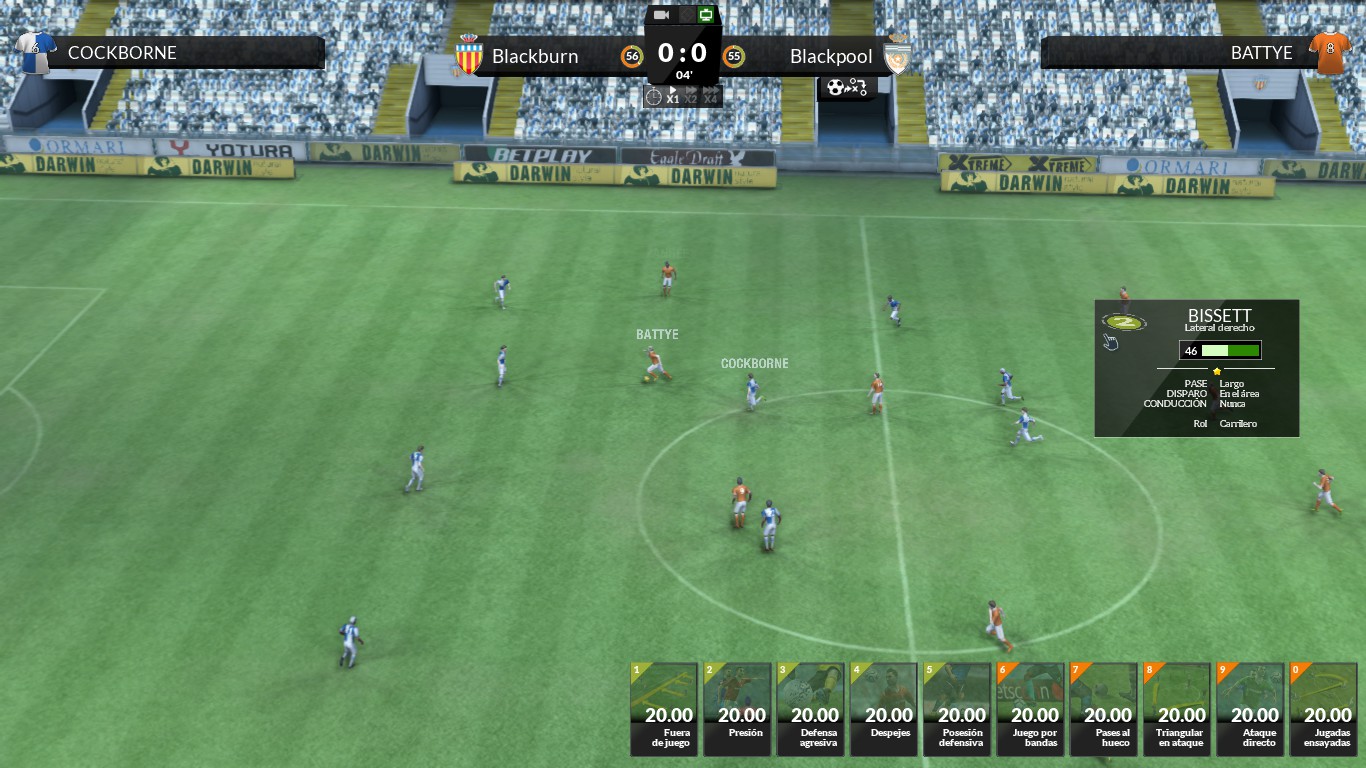Play the 'Fuera de juego' tactic card
This screenshot has width=1366, height=768.
point(663,709)
